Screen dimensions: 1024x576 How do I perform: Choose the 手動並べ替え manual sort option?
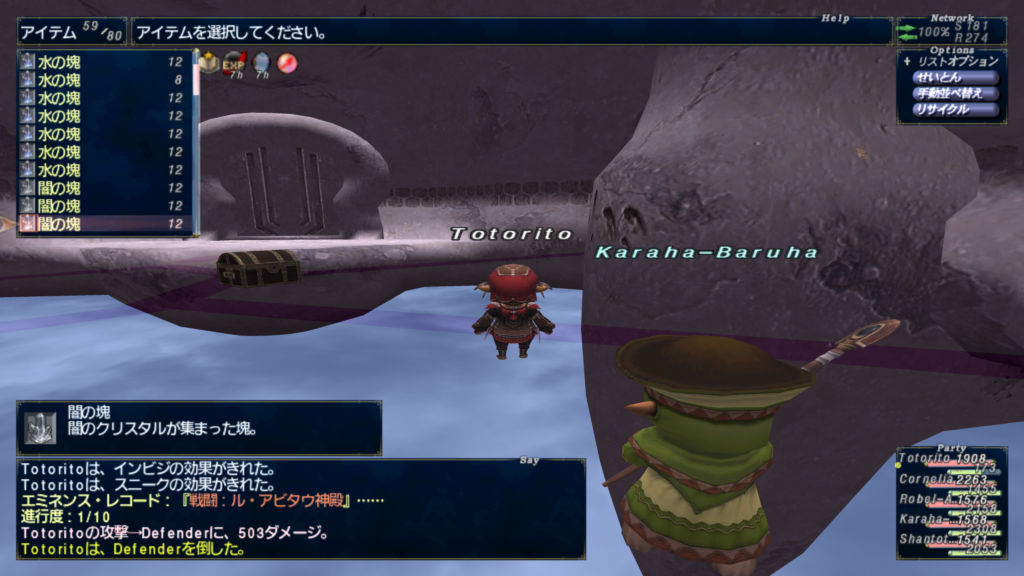(x=955, y=93)
